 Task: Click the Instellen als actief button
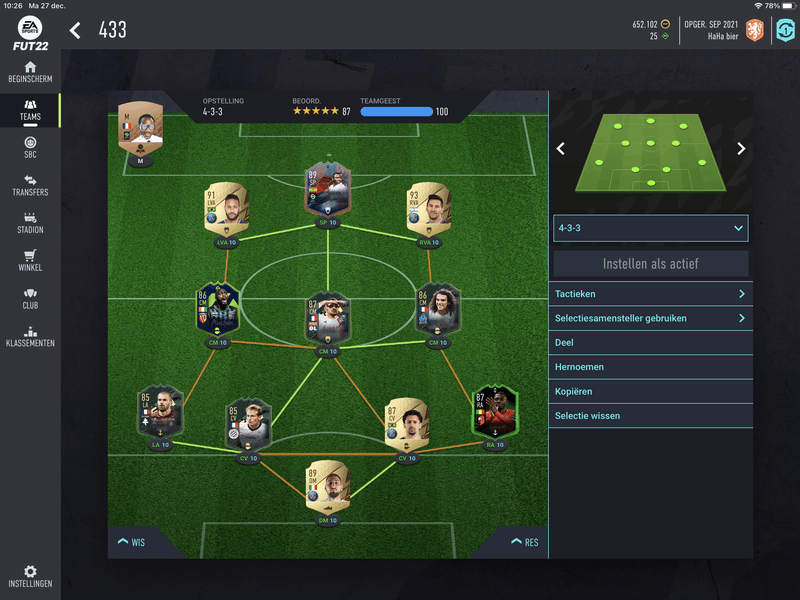tap(650, 264)
